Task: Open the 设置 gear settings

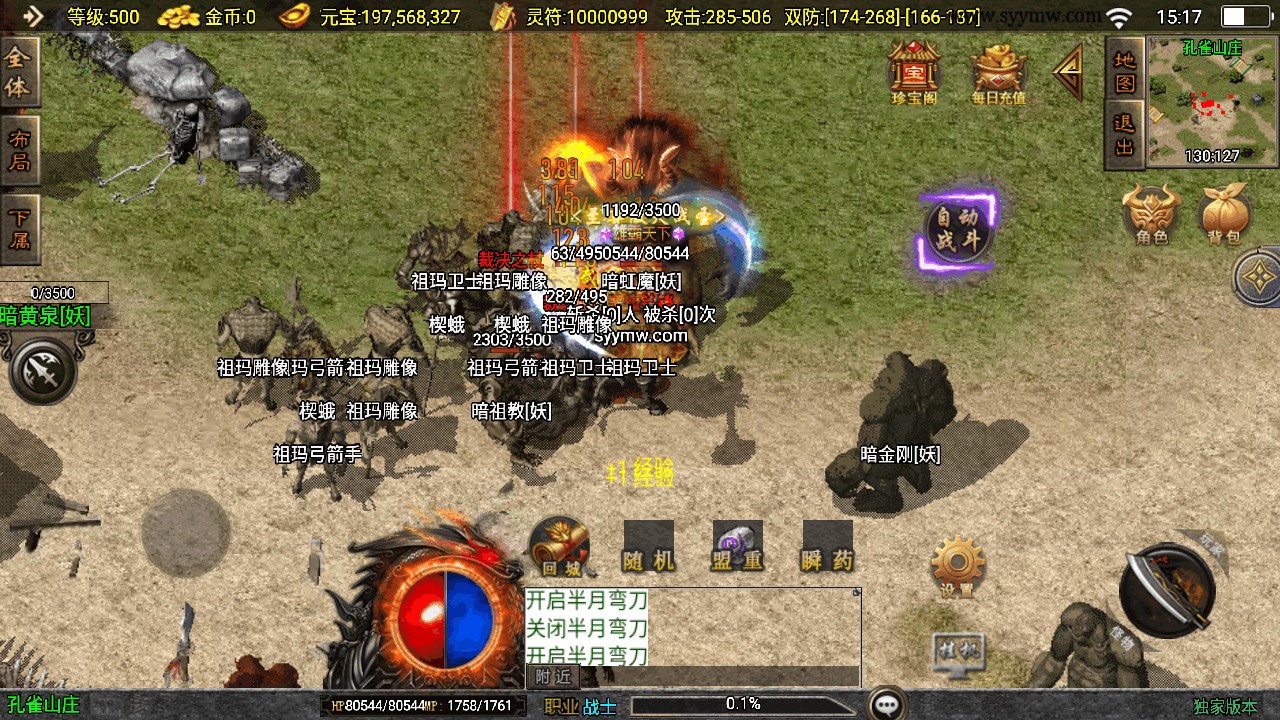Action: click(x=957, y=567)
